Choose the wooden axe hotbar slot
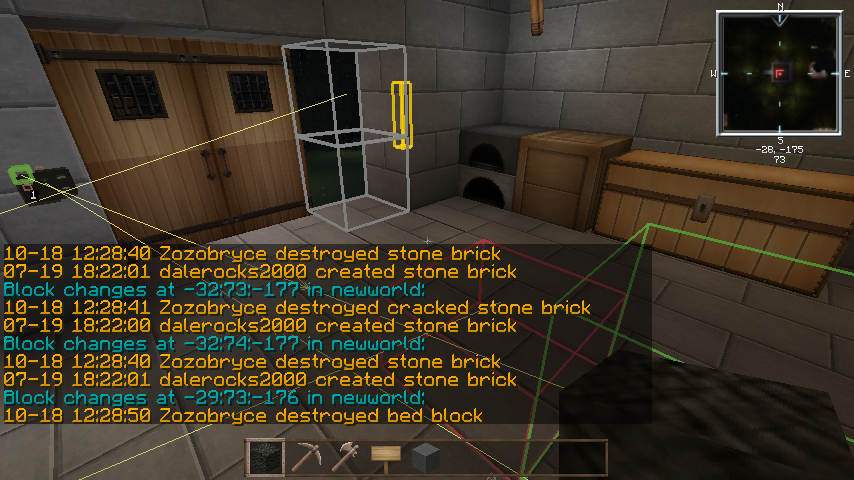The image size is (854, 480). click(345, 458)
